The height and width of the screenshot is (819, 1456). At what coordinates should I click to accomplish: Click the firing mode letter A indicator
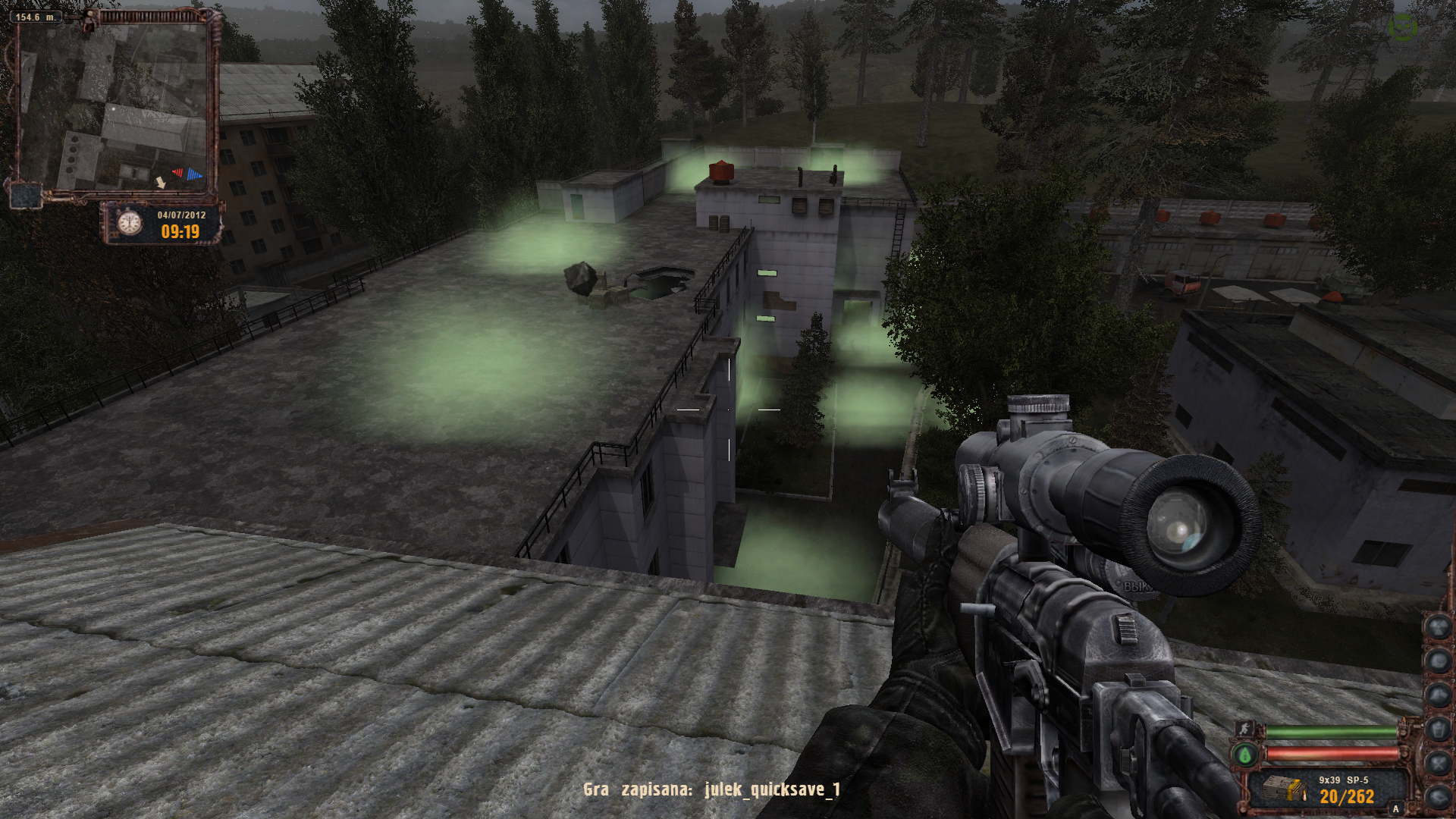point(1395,809)
